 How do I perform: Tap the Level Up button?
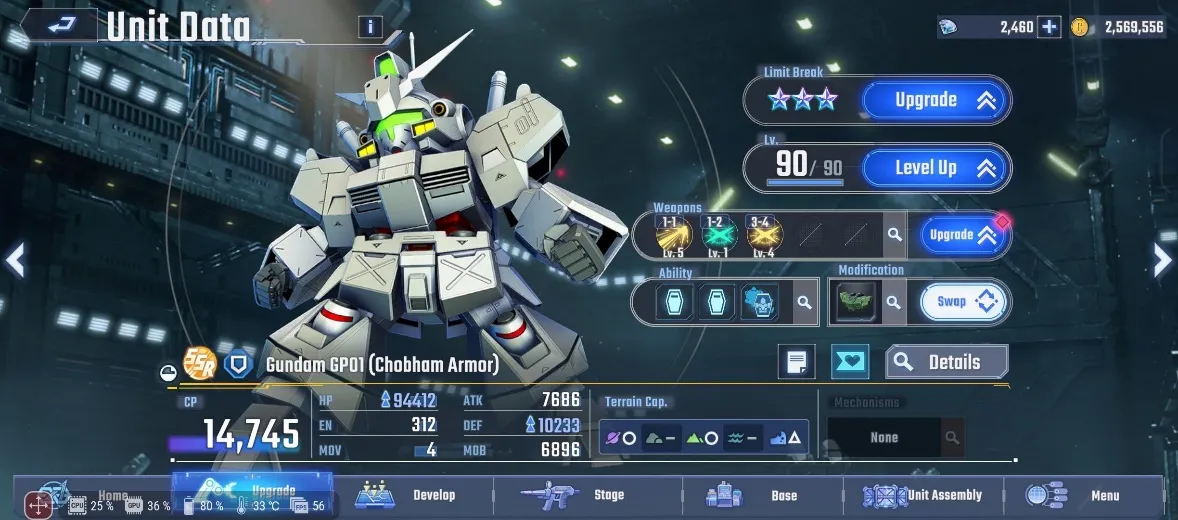[935, 168]
